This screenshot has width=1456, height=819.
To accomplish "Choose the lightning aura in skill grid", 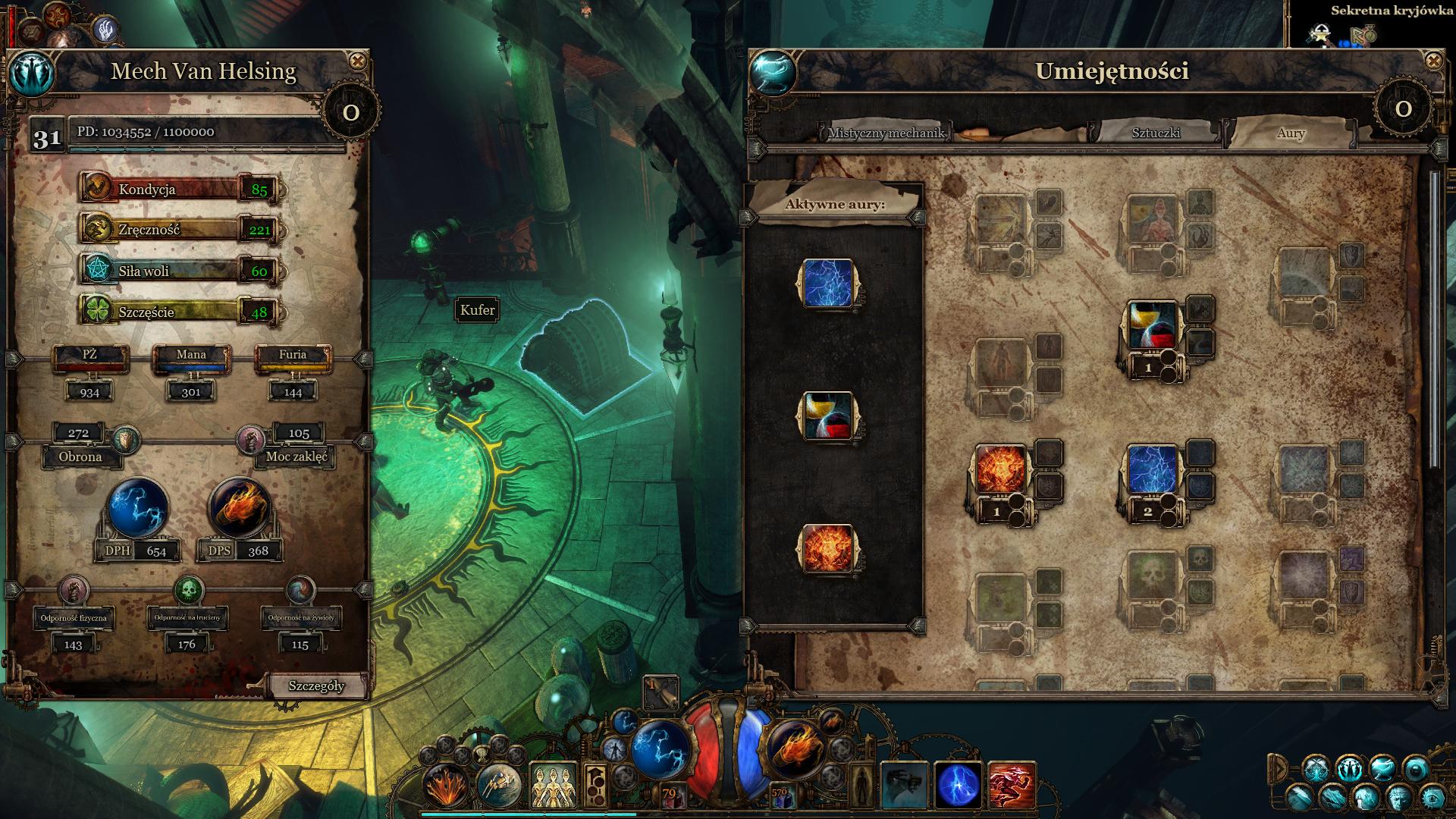I will pos(1152,469).
